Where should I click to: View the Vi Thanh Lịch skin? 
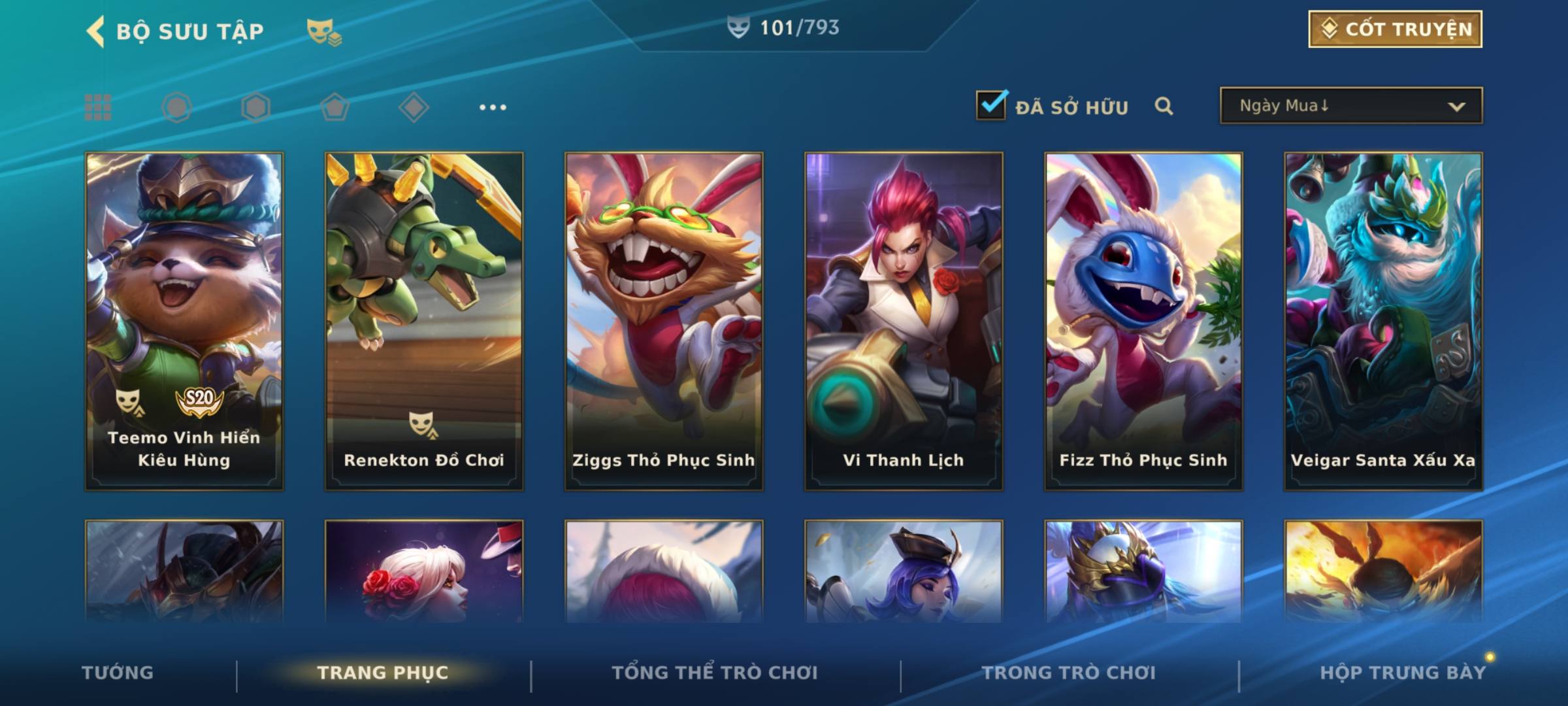(904, 320)
